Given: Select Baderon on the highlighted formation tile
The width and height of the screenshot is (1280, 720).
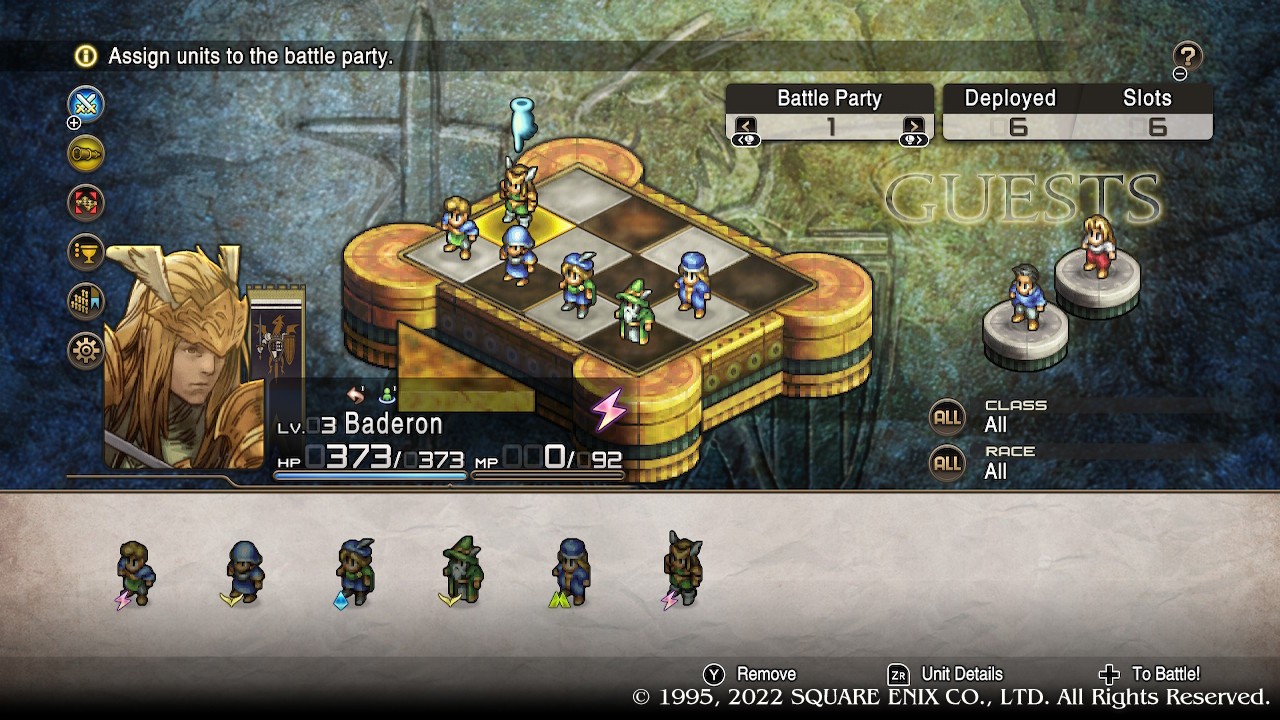Looking at the screenshot, I should click(x=519, y=191).
